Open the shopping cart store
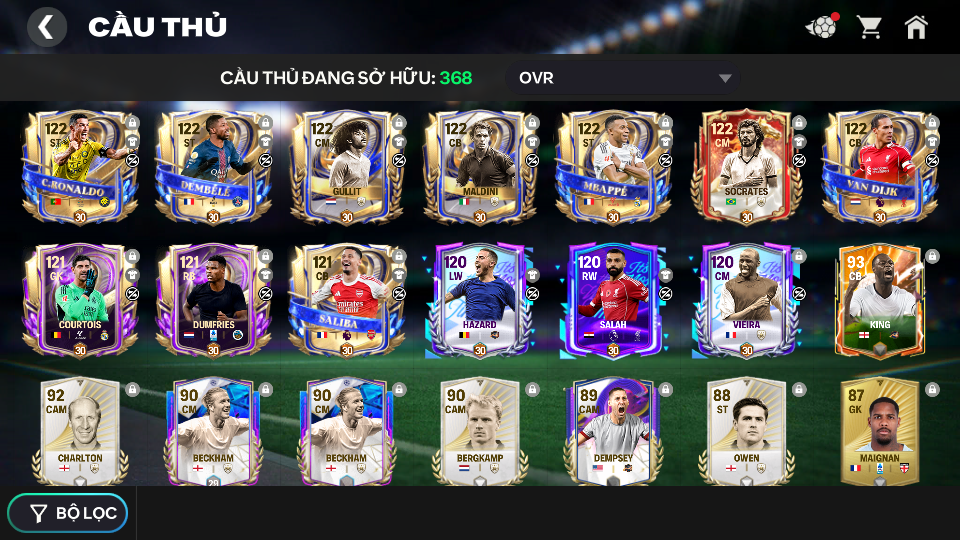This screenshot has height=540, width=960. (869, 27)
